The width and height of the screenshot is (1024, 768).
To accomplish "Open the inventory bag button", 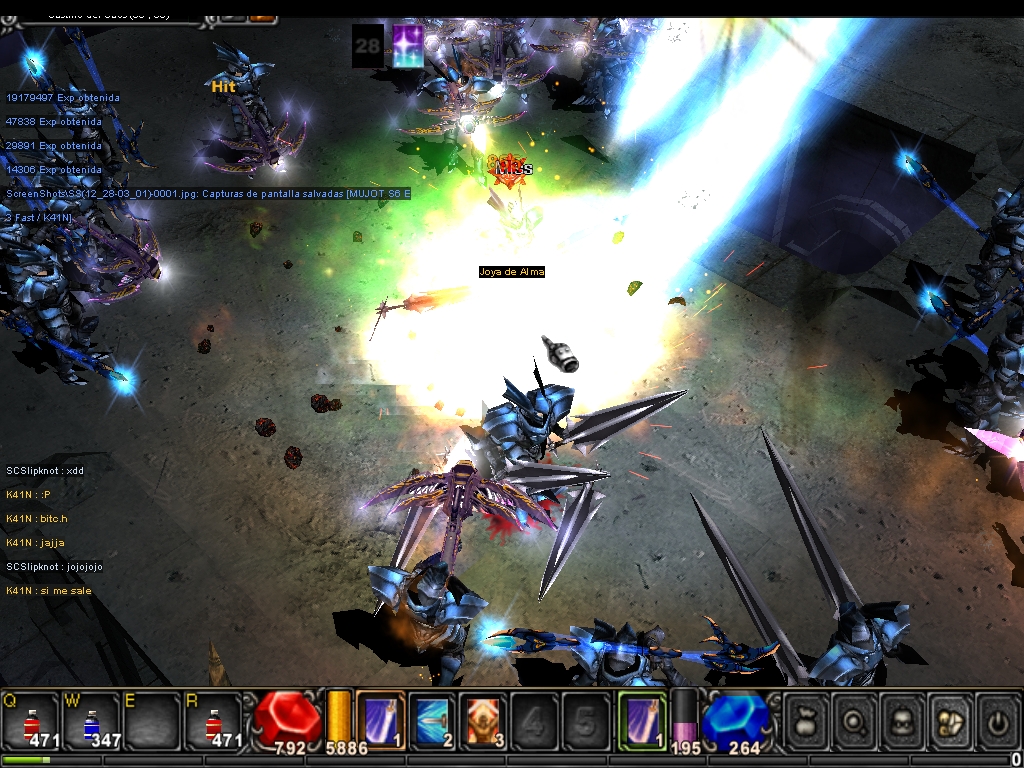I will (x=806, y=720).
